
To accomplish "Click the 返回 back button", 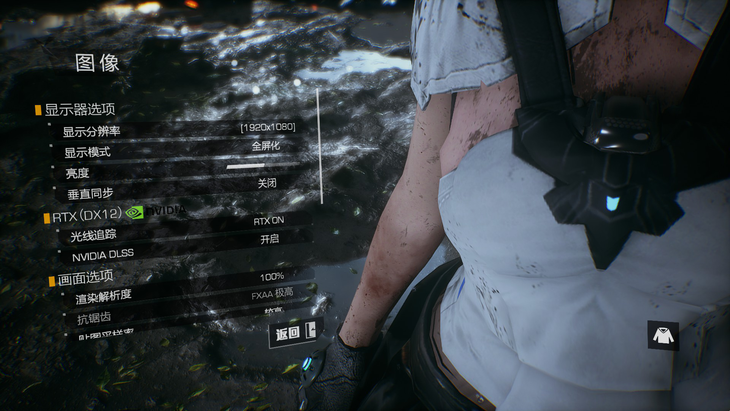I will [292, 333].
